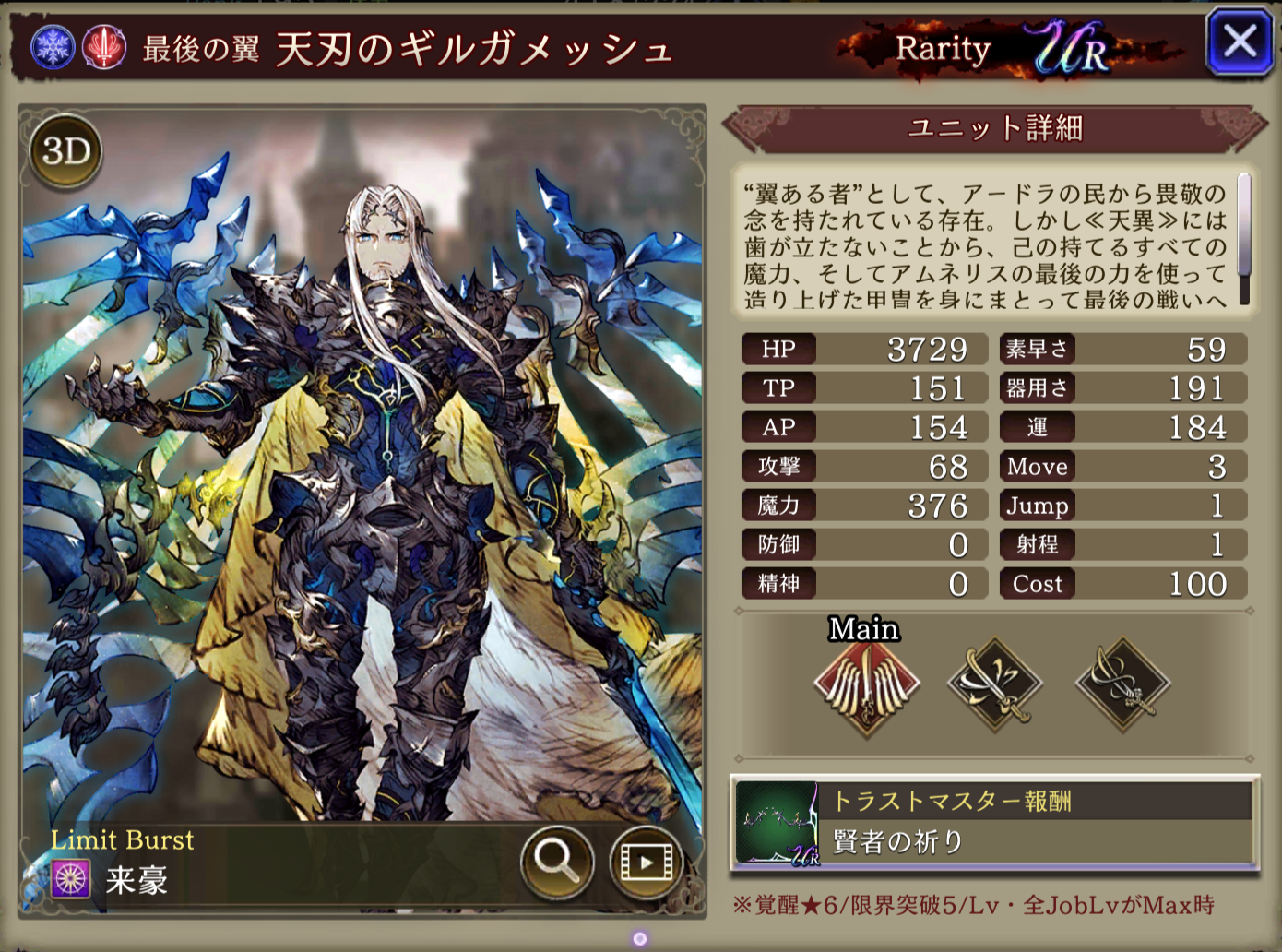Viewport: 1282px width, 952px height.
Task: Choose the rightmost sub job icon
Action: [1122, 684]
